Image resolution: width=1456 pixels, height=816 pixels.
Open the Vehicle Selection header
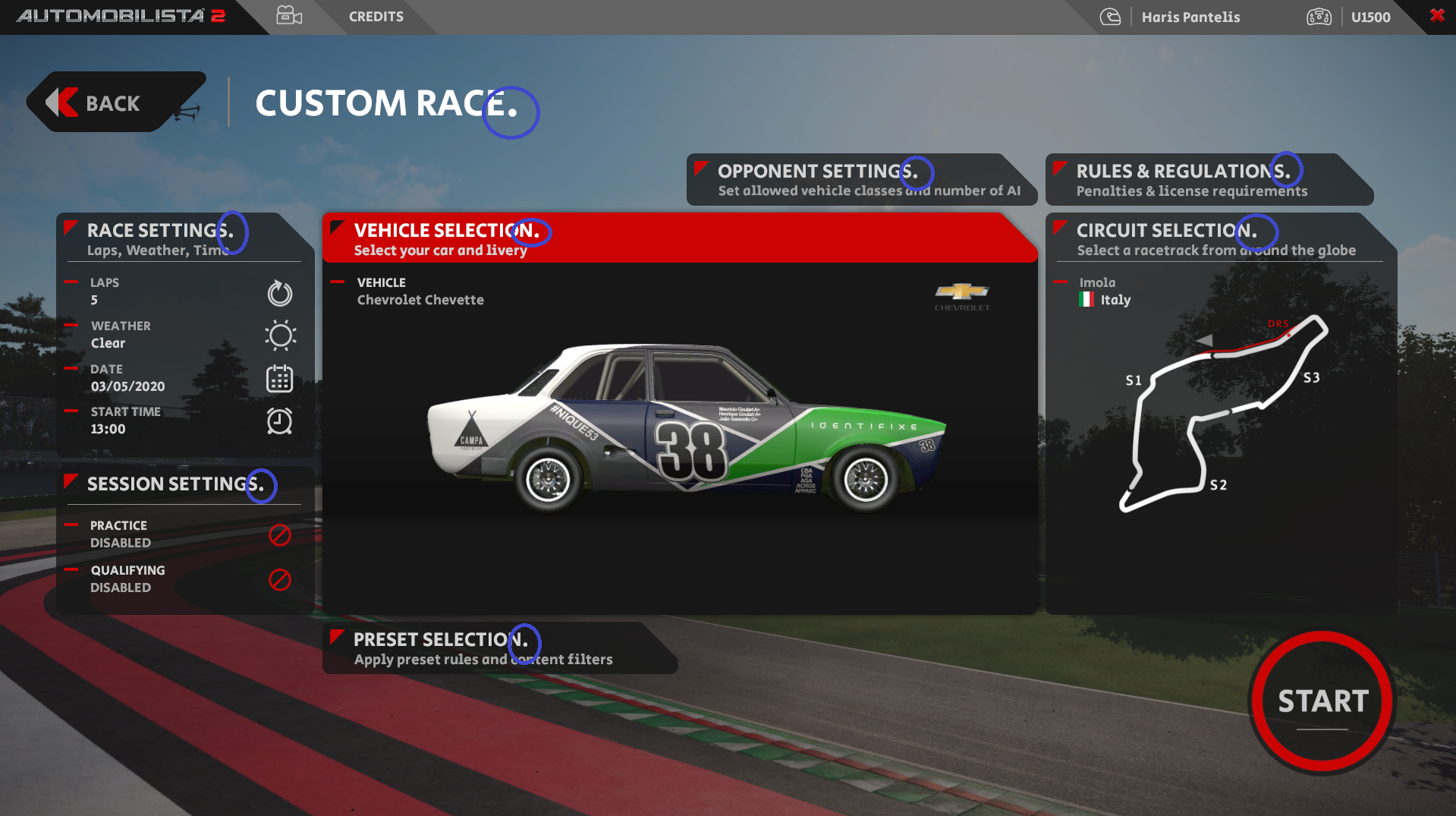coord(678,238)
